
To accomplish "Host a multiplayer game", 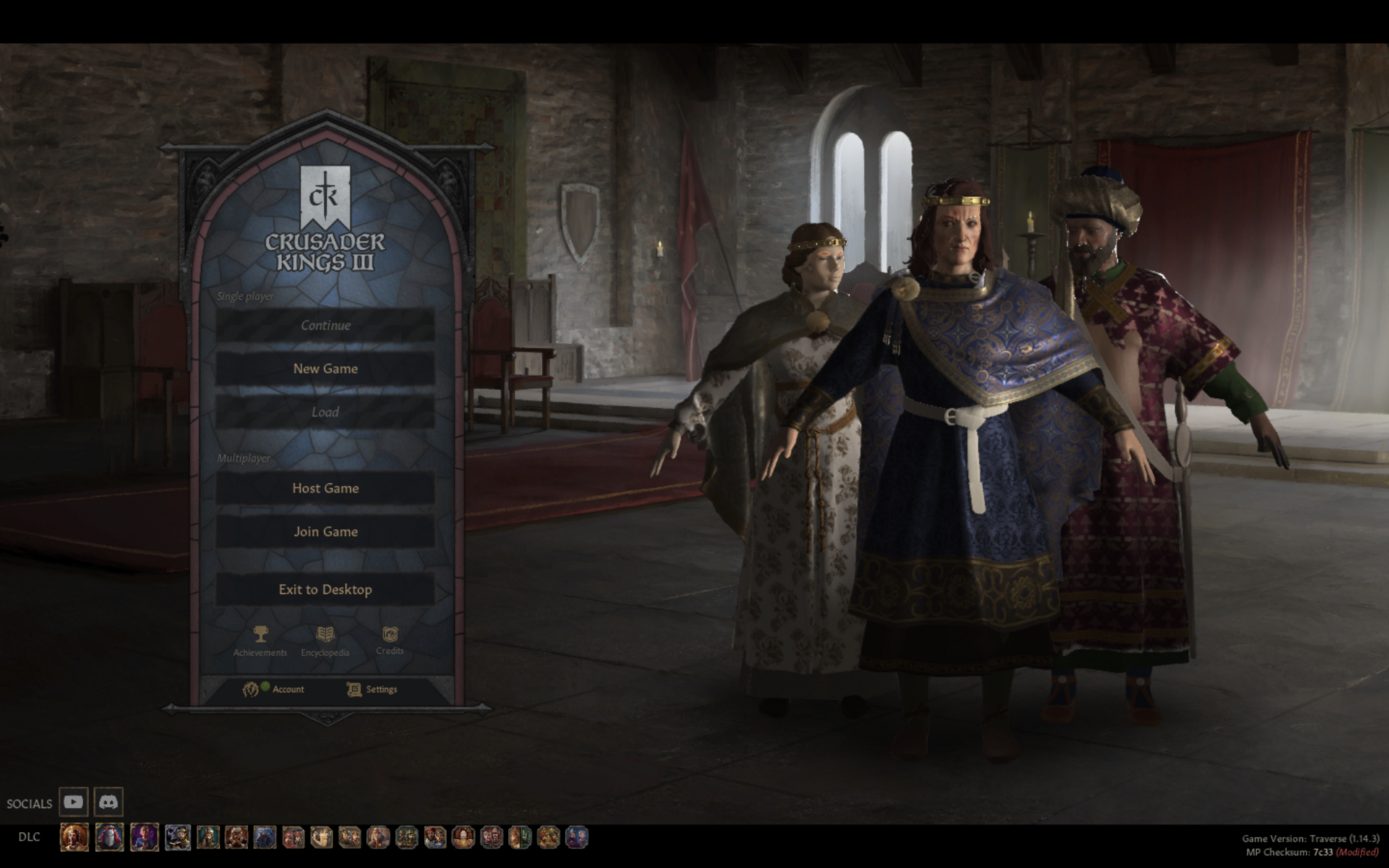I will (326, 488).
